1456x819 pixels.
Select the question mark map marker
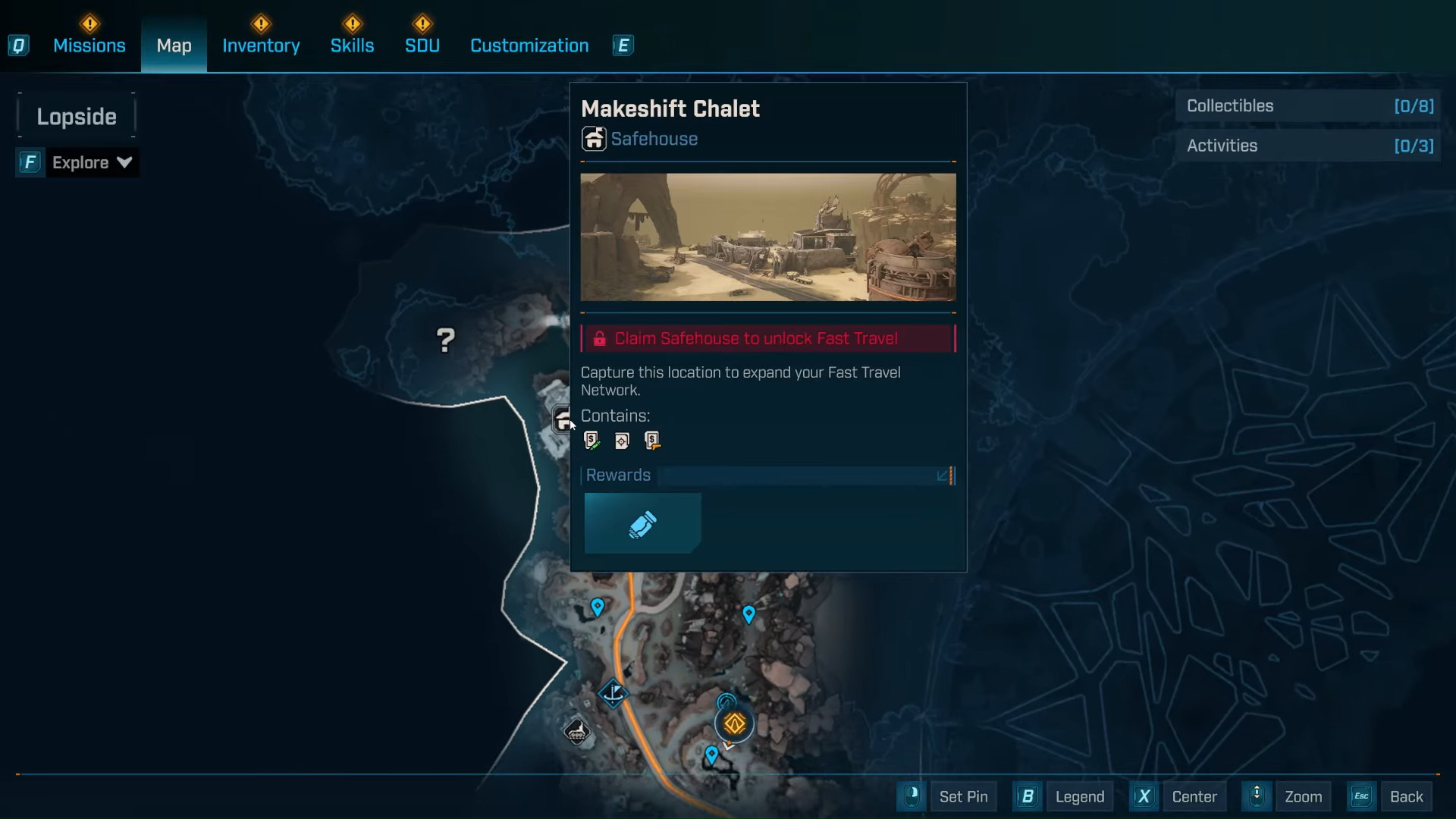point(446,340)
